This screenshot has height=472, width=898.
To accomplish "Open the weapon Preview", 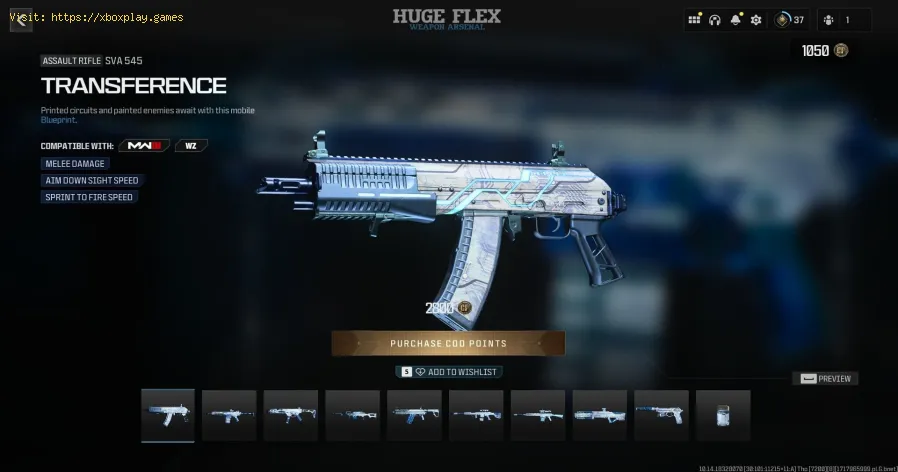I will pyautogui.click(x=825, y=379).
